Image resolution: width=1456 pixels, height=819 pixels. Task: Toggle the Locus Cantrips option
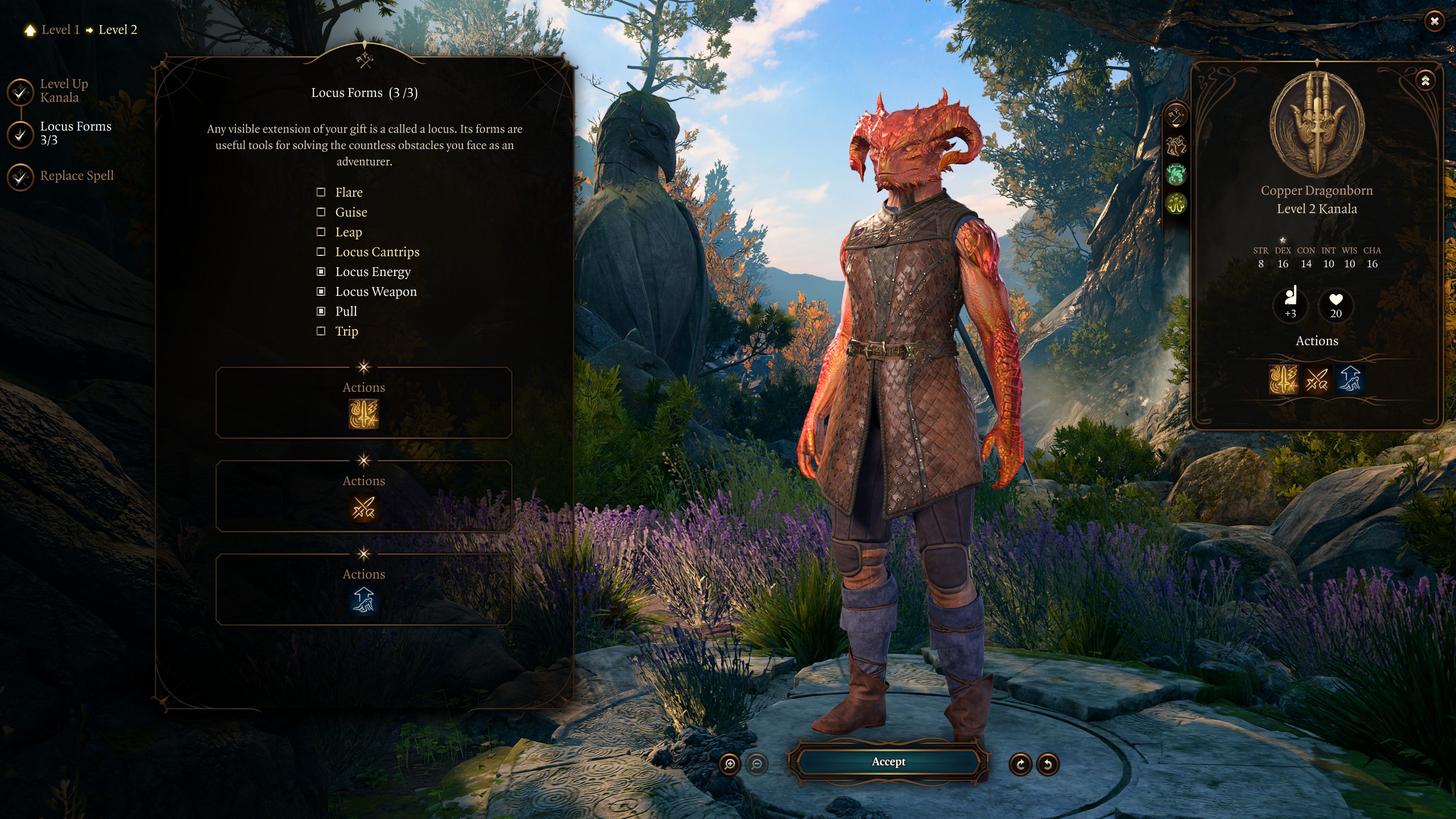tap(321, 252)
